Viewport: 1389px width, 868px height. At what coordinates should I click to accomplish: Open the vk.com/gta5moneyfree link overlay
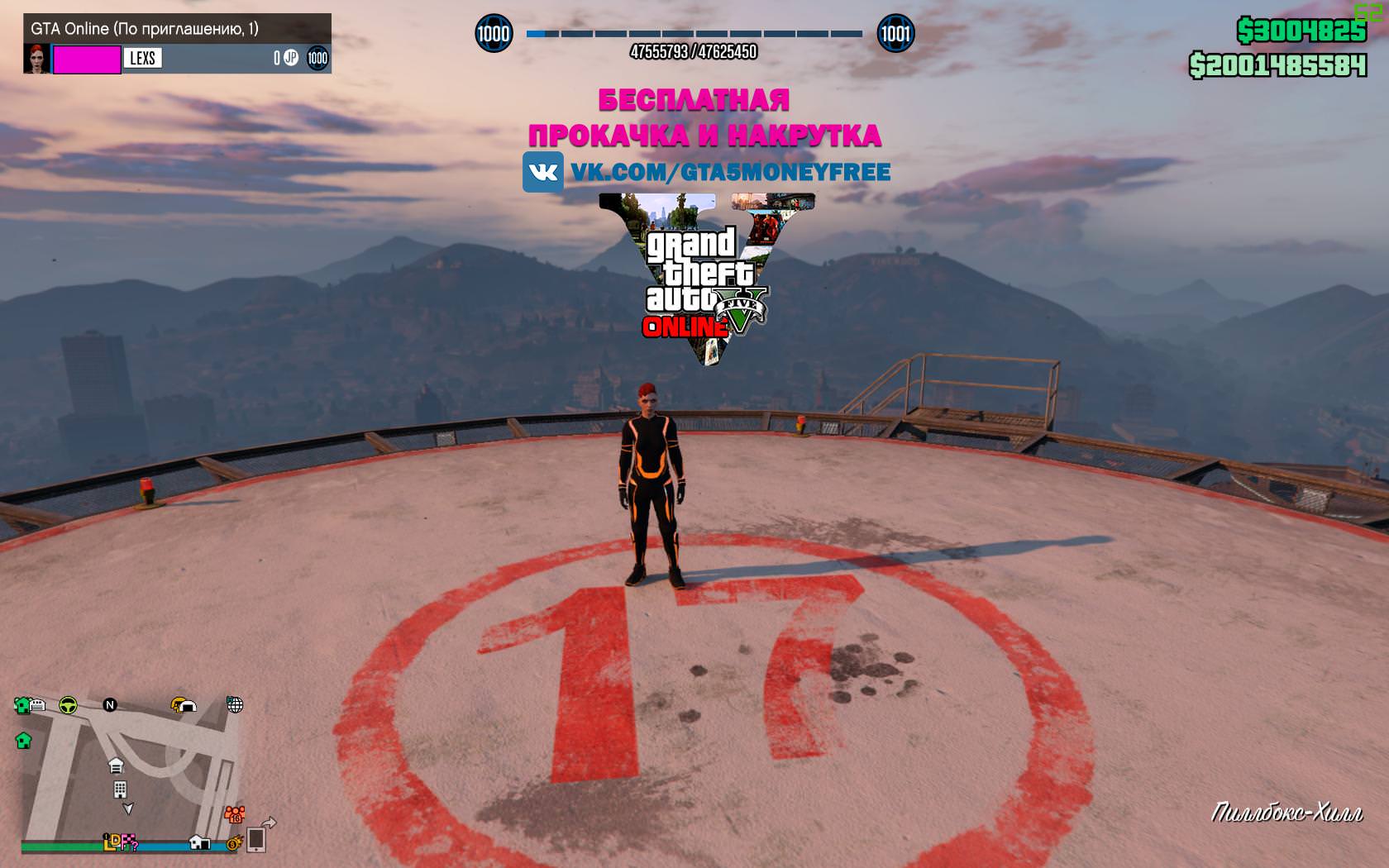[x=707, y=172]
